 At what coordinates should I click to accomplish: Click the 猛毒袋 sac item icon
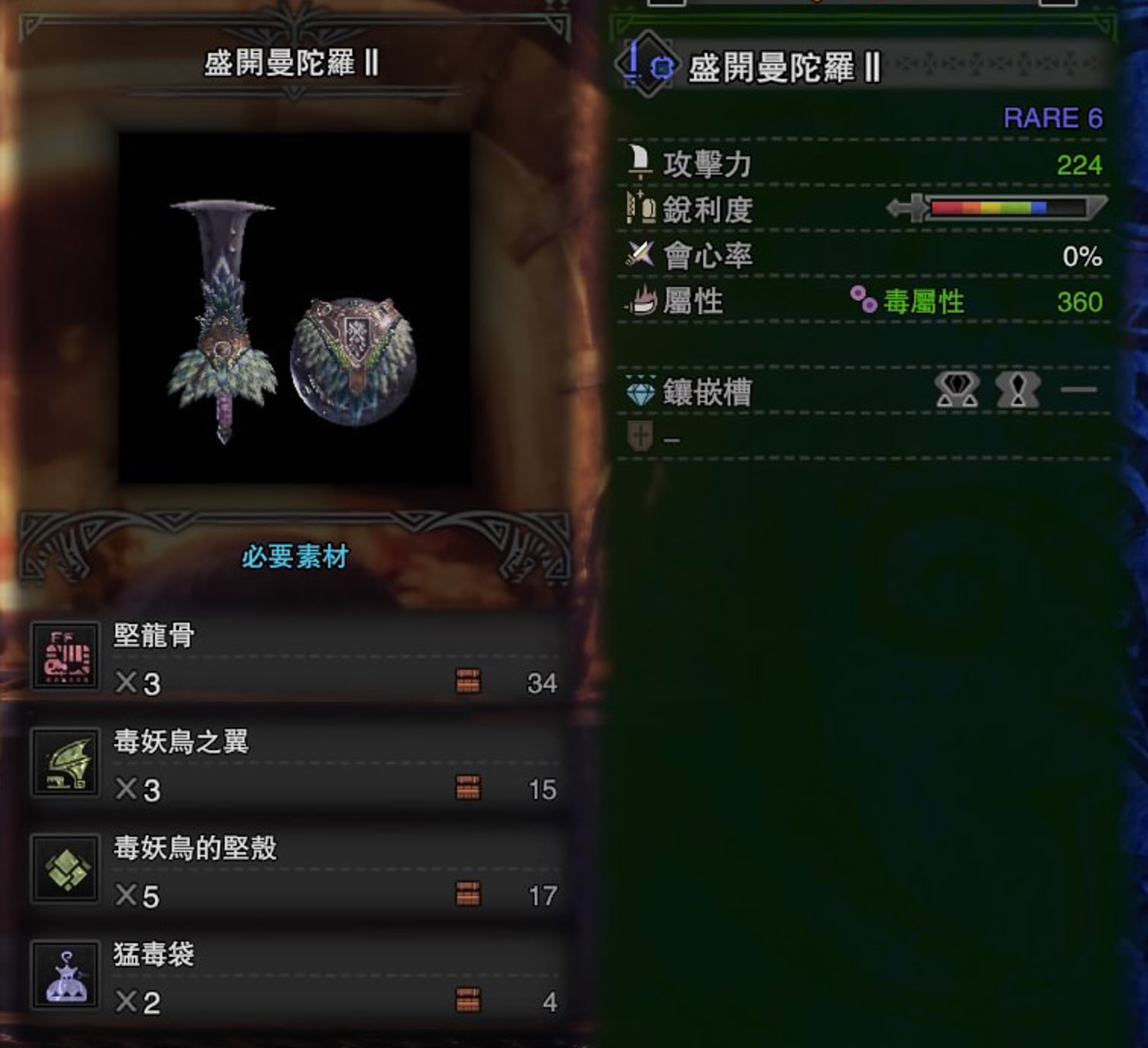click(66, 975)
